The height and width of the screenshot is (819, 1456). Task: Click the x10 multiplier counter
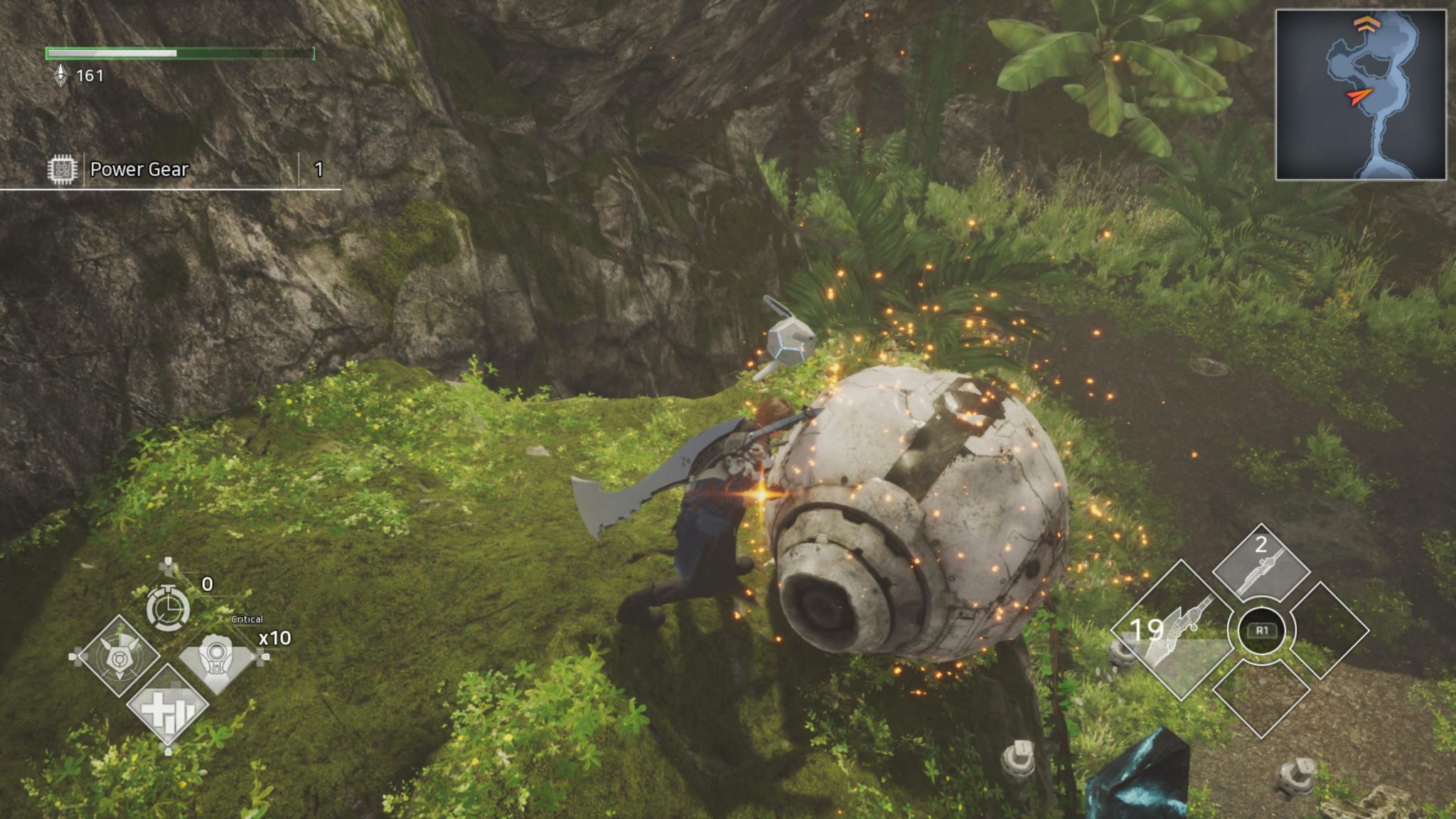coord(274,638)
